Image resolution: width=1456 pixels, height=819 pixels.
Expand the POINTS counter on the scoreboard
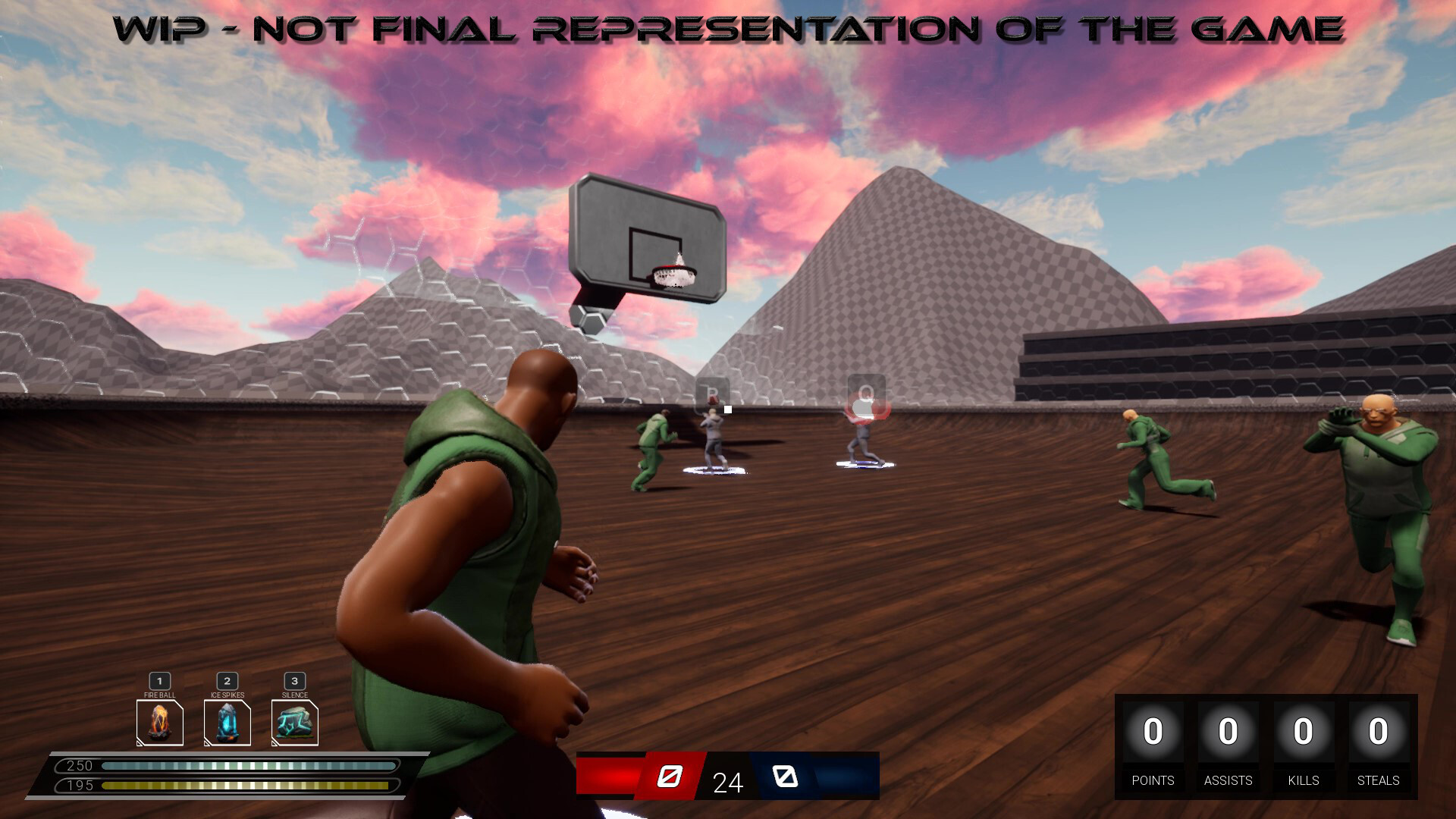pyautogui.click(x=1152, y=733)
